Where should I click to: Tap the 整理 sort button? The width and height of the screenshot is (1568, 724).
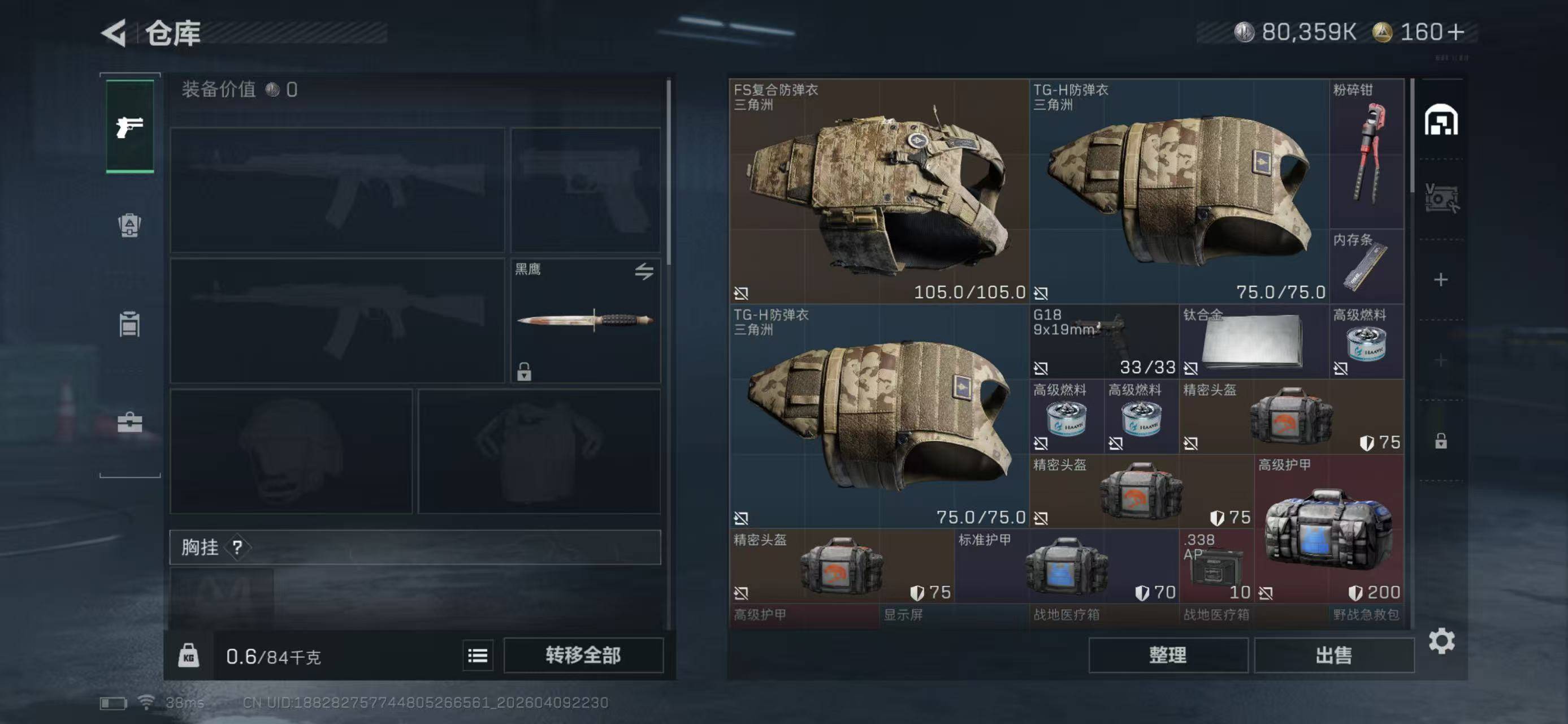click(1167, 655)
